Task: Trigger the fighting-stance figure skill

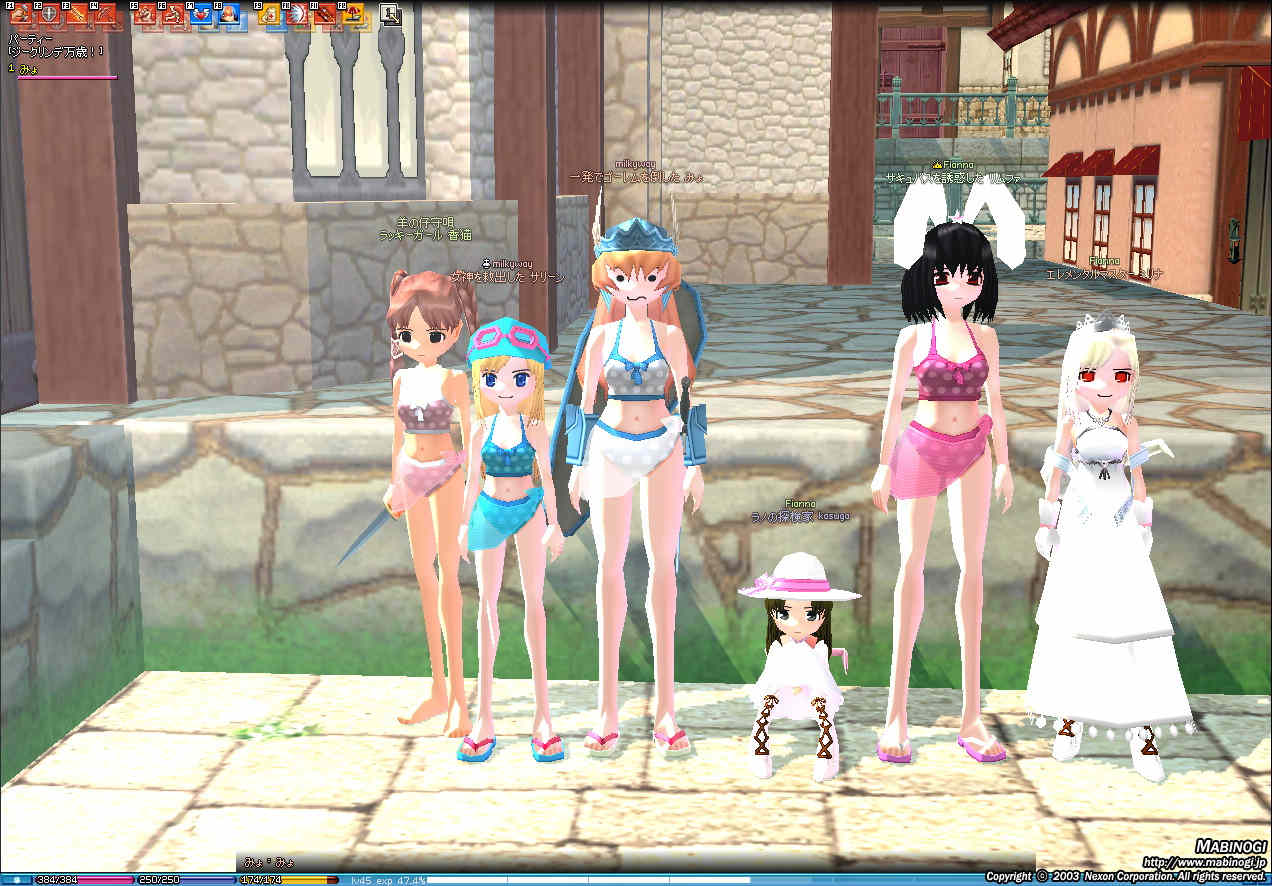Action: coord(146,15)
